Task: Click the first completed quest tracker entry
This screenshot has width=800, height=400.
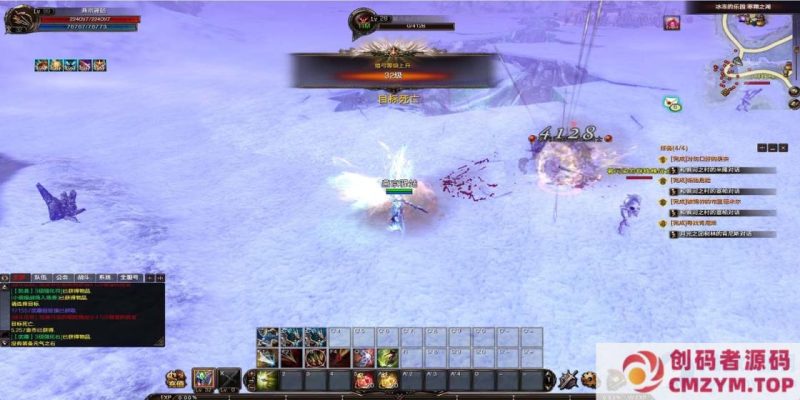Action: pos(700,160)
